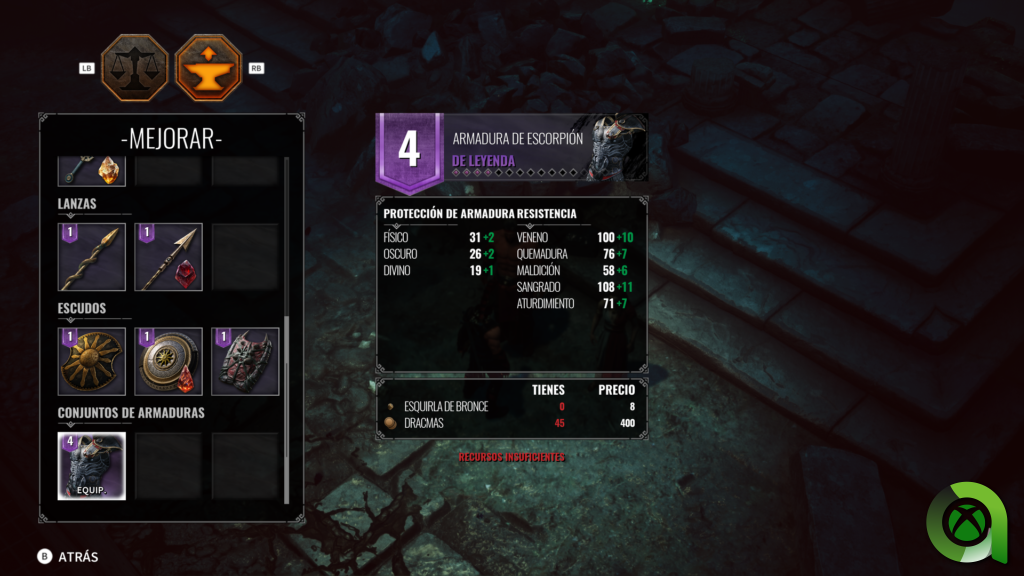Select the equipped scorpion armor set
Image resolution: width=1024 pixels, height=576 pixels.
point(92,465)
